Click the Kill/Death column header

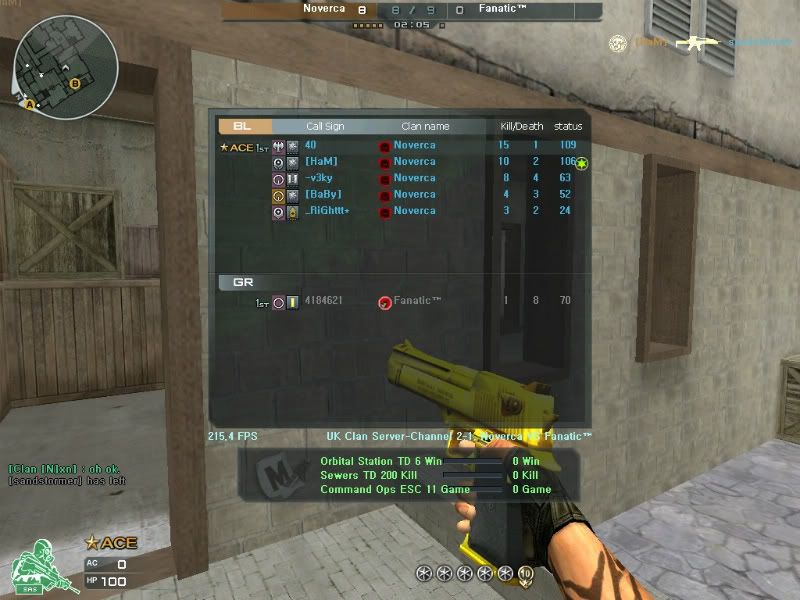click(521, 127)
